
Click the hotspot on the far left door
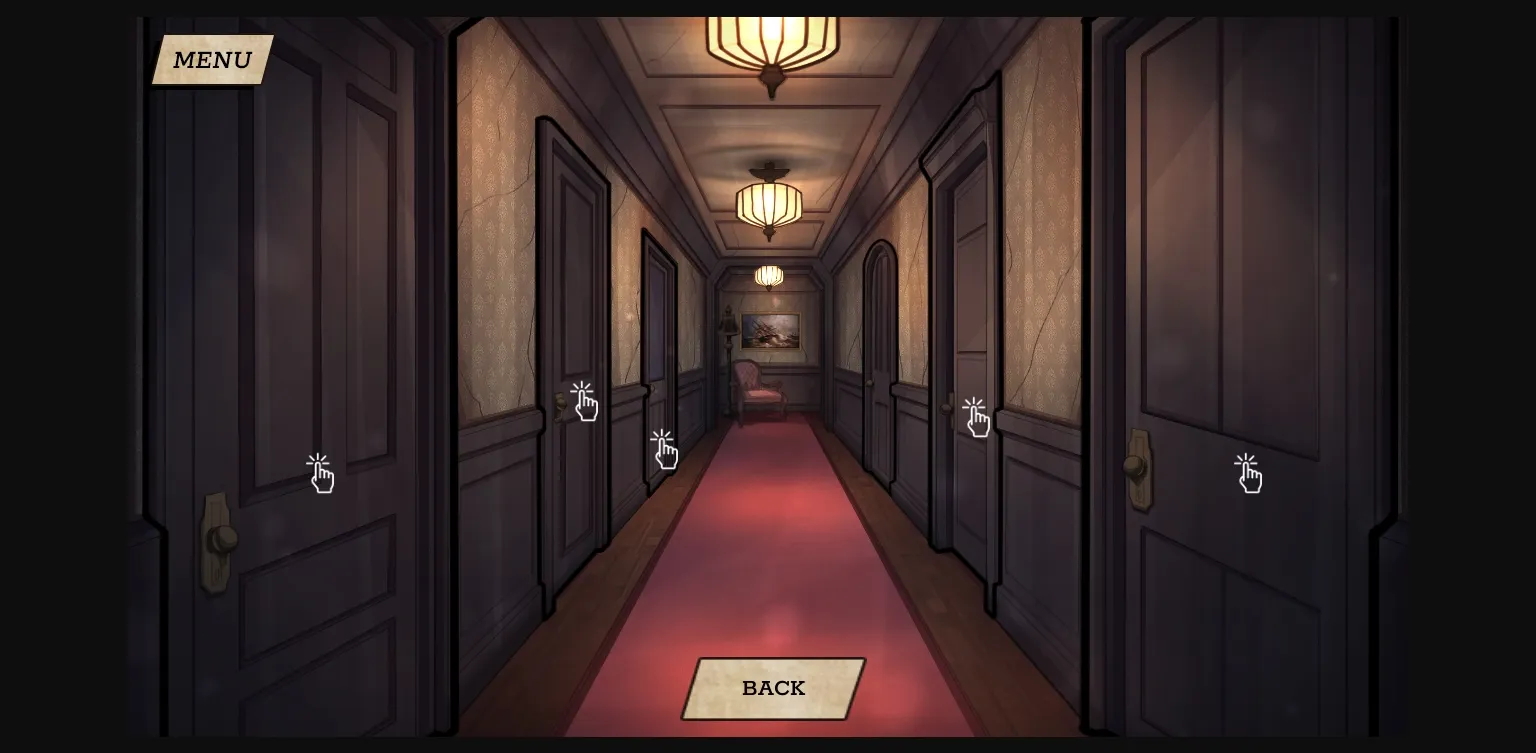point(320,472)
